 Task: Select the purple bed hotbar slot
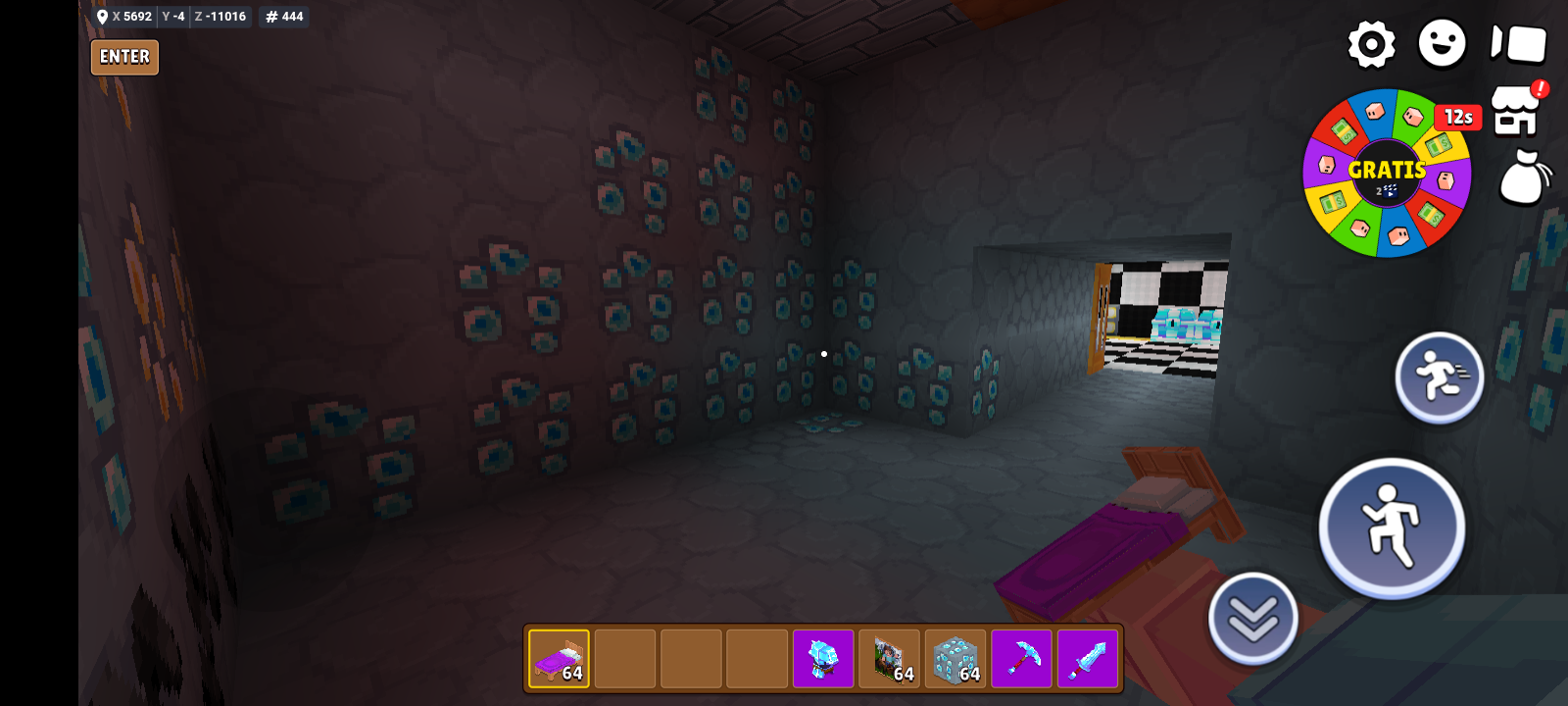(559, 658)
